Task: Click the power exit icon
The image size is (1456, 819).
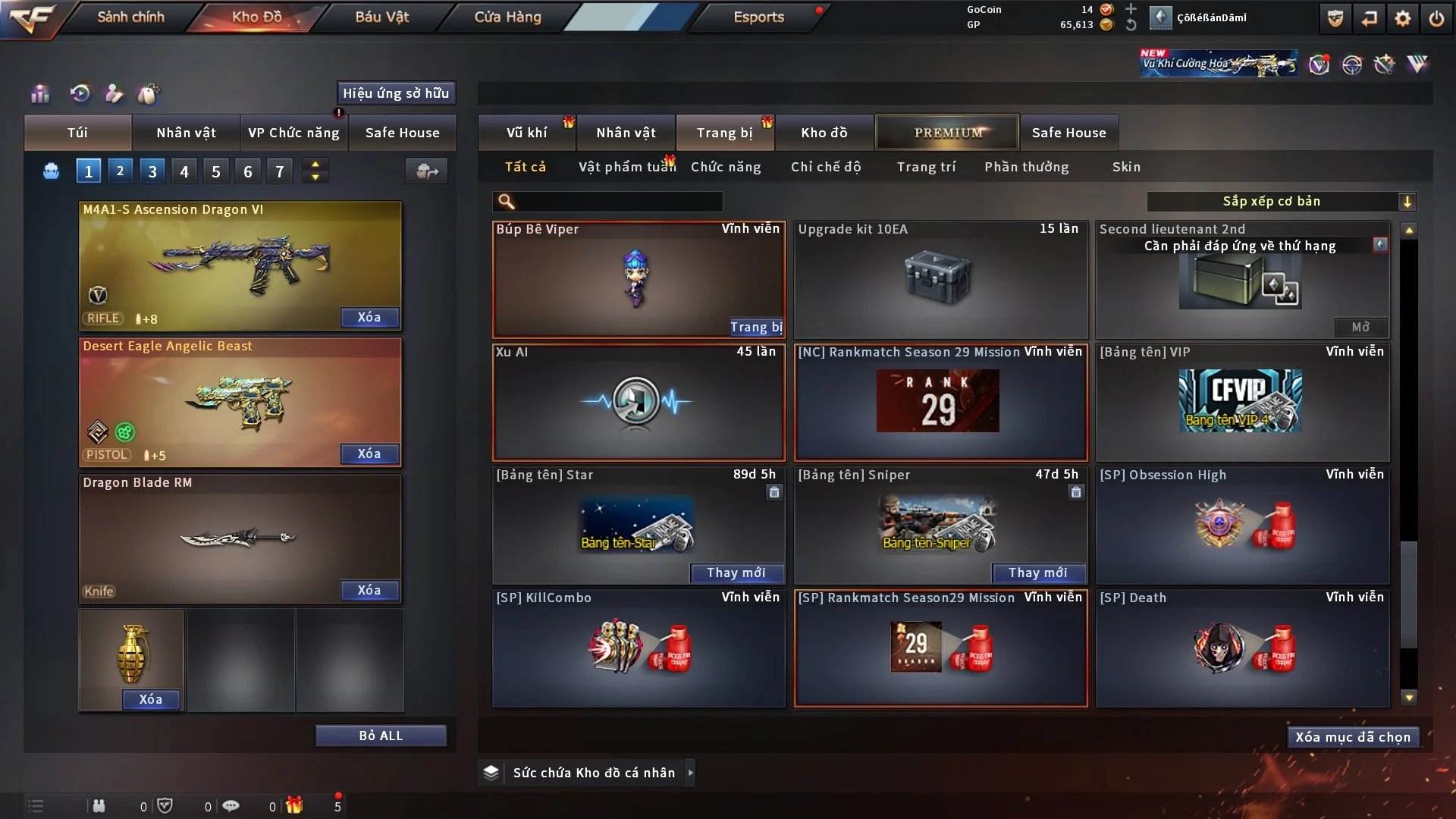Action: pyautogui.click(x=1436, y=18)
